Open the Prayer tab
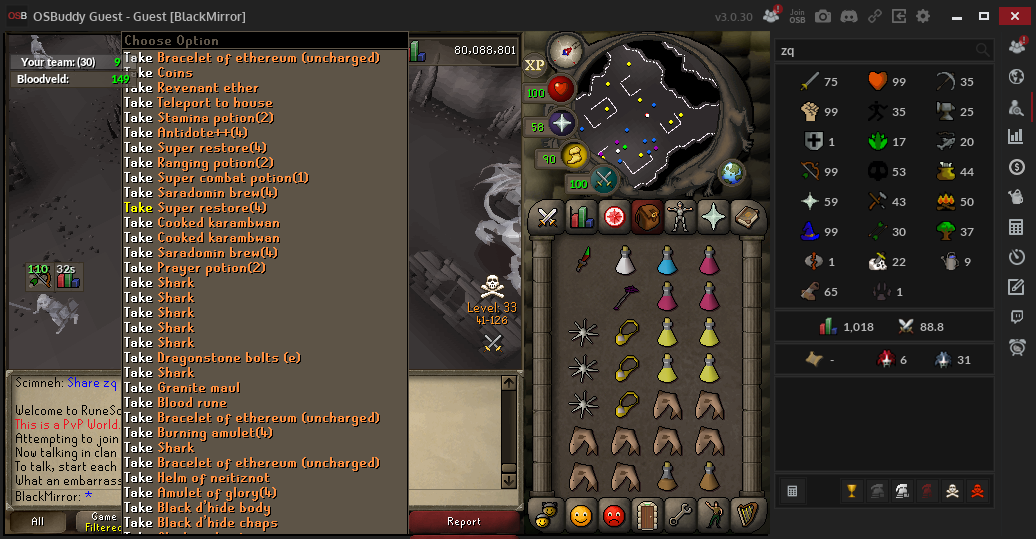1036x539 pixels. (x=713, y=216)
